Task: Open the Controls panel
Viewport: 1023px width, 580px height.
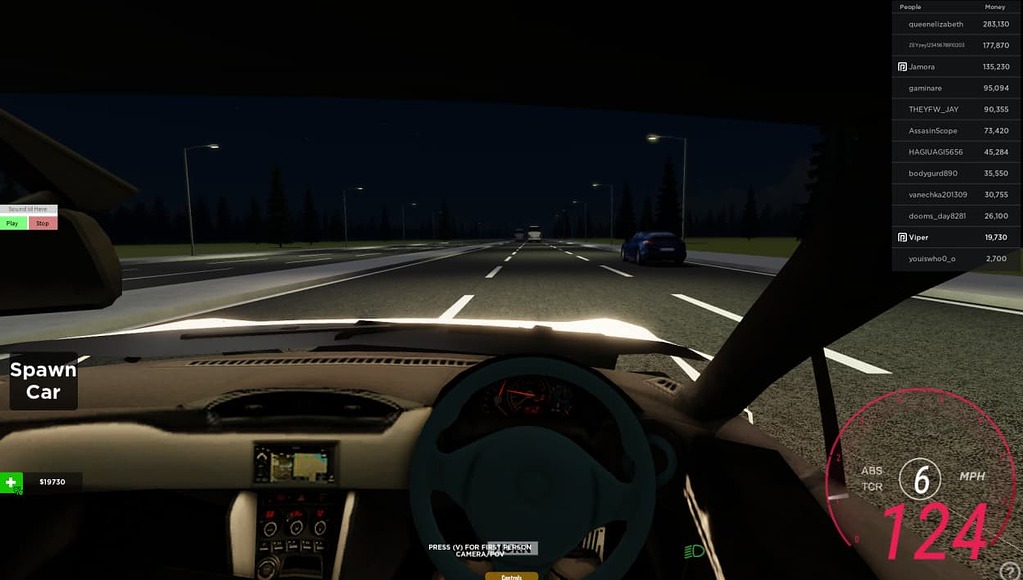Action: 511,576
